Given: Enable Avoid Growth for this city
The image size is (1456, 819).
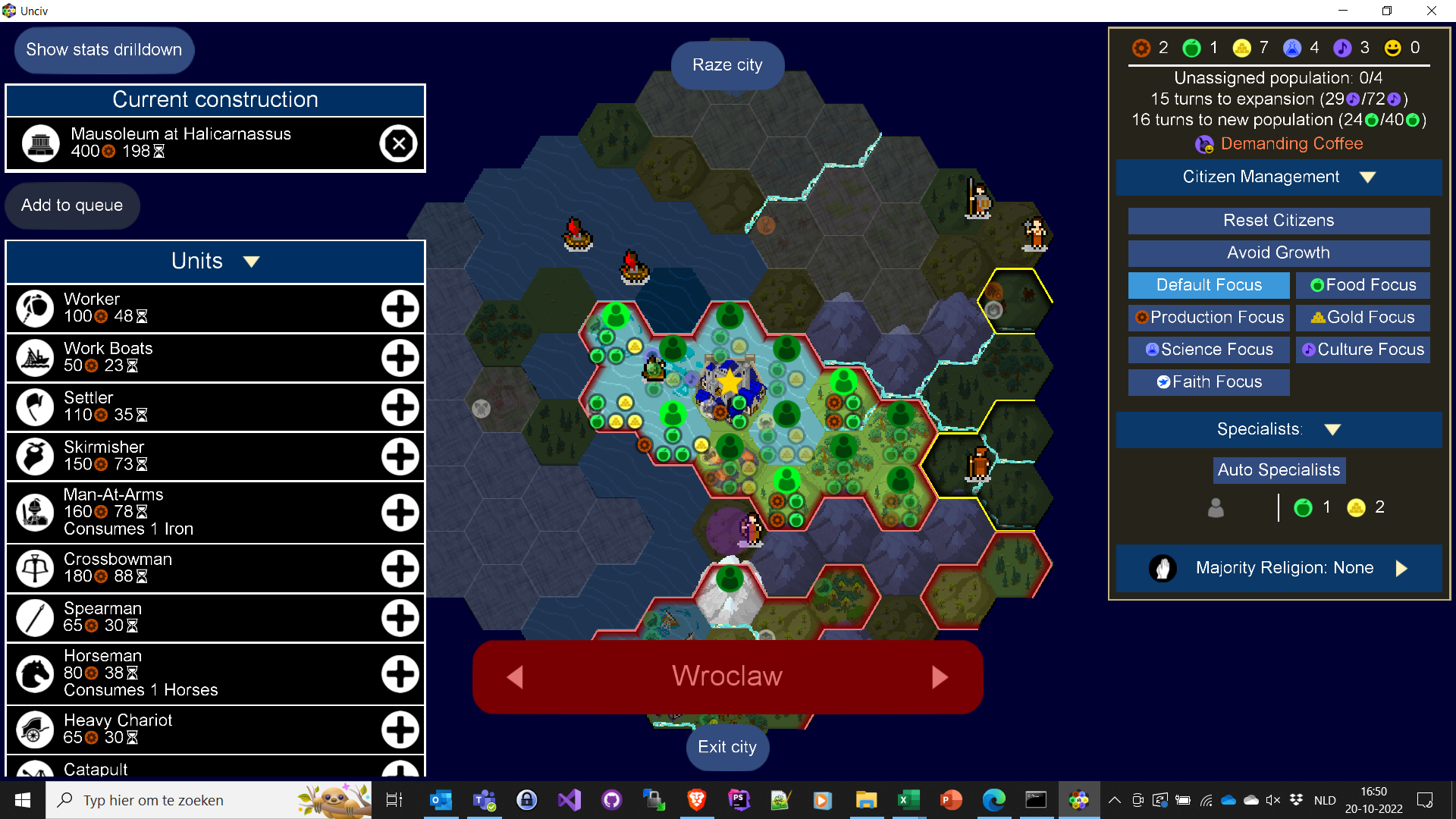Looking at the screenshot, I should 1279,253.
